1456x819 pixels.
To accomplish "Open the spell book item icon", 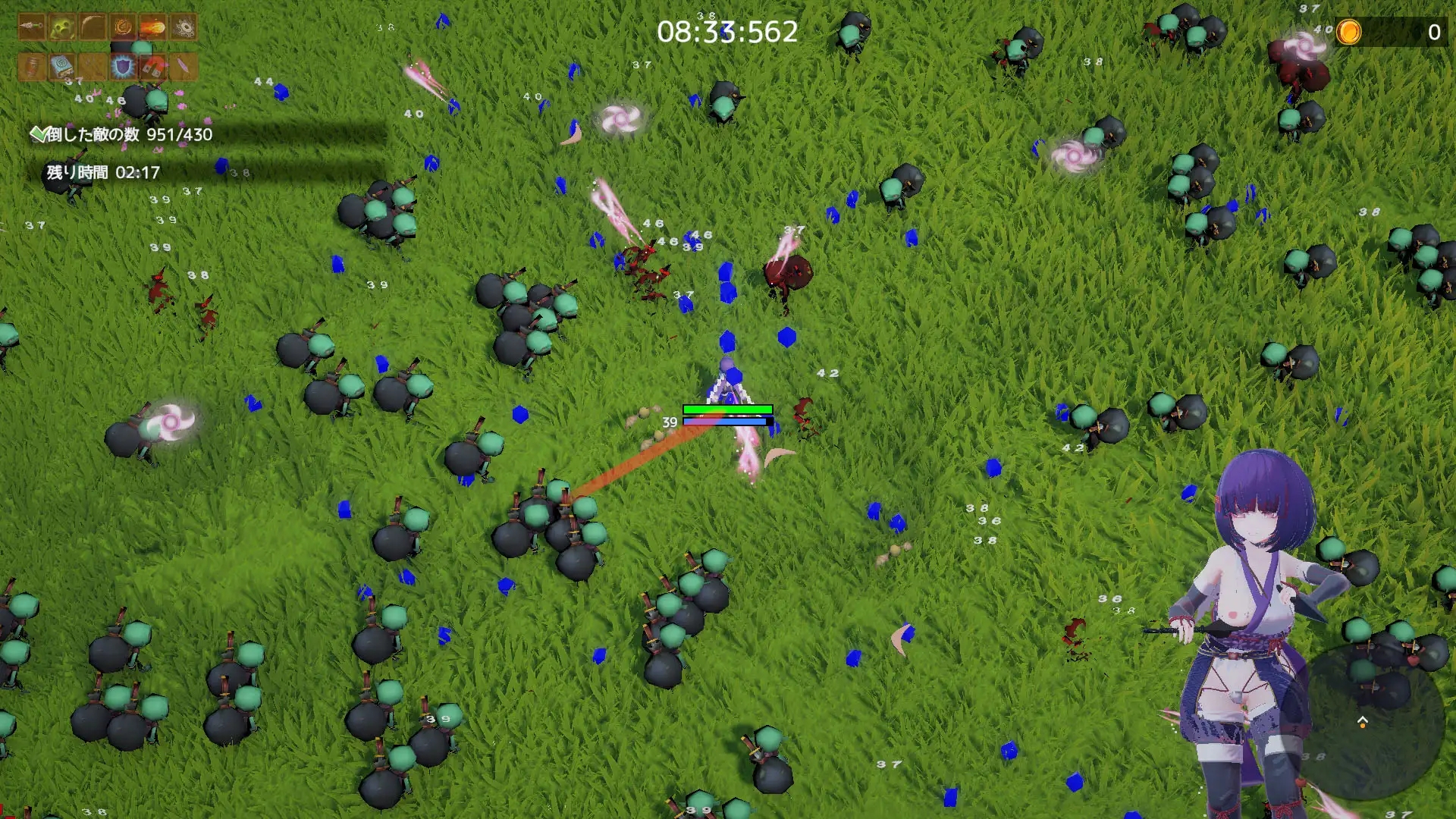I will [61, 67].
